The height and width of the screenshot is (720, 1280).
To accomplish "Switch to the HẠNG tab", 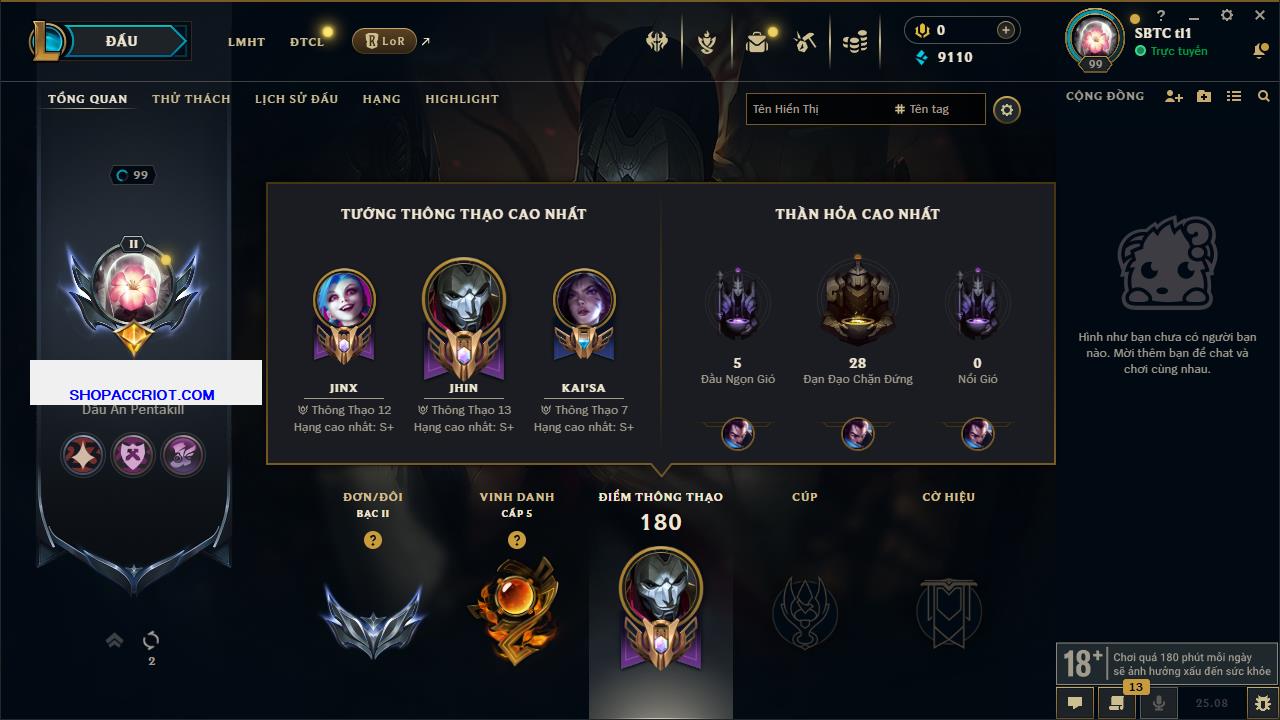I will pos(381,99).
